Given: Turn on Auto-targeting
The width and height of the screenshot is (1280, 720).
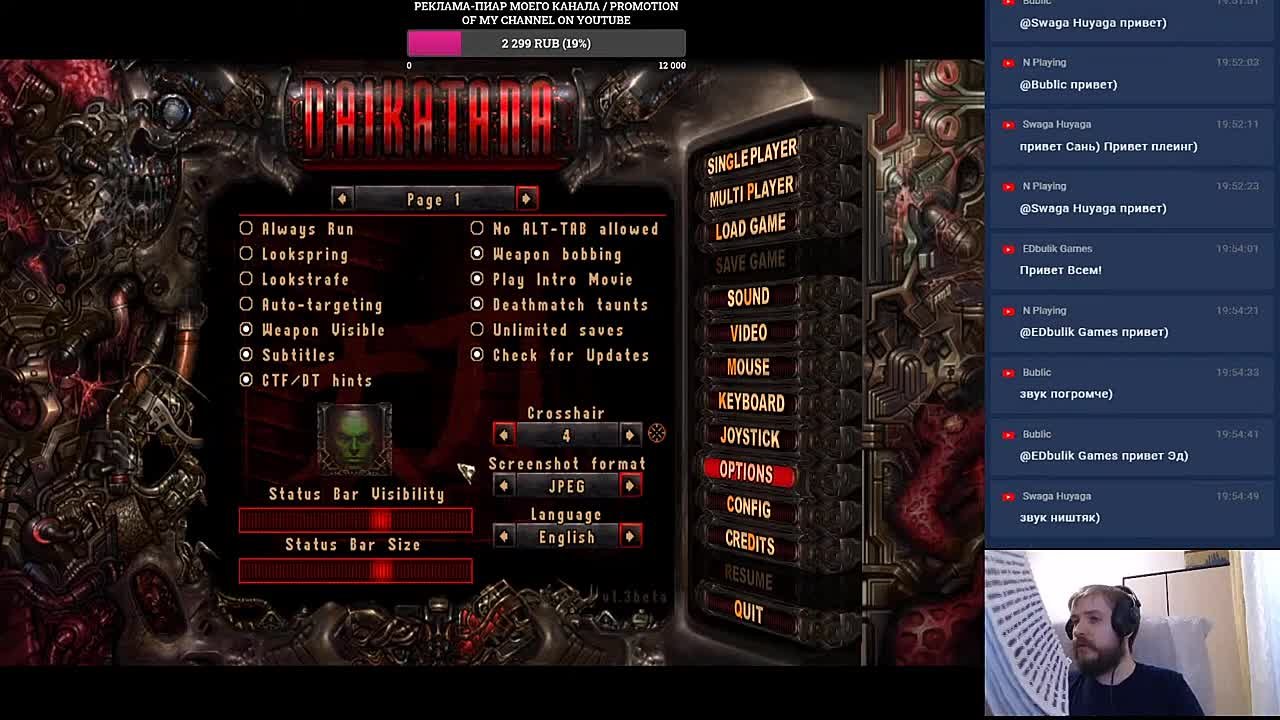Looking at the screenshot, I should tap(247, 305).
